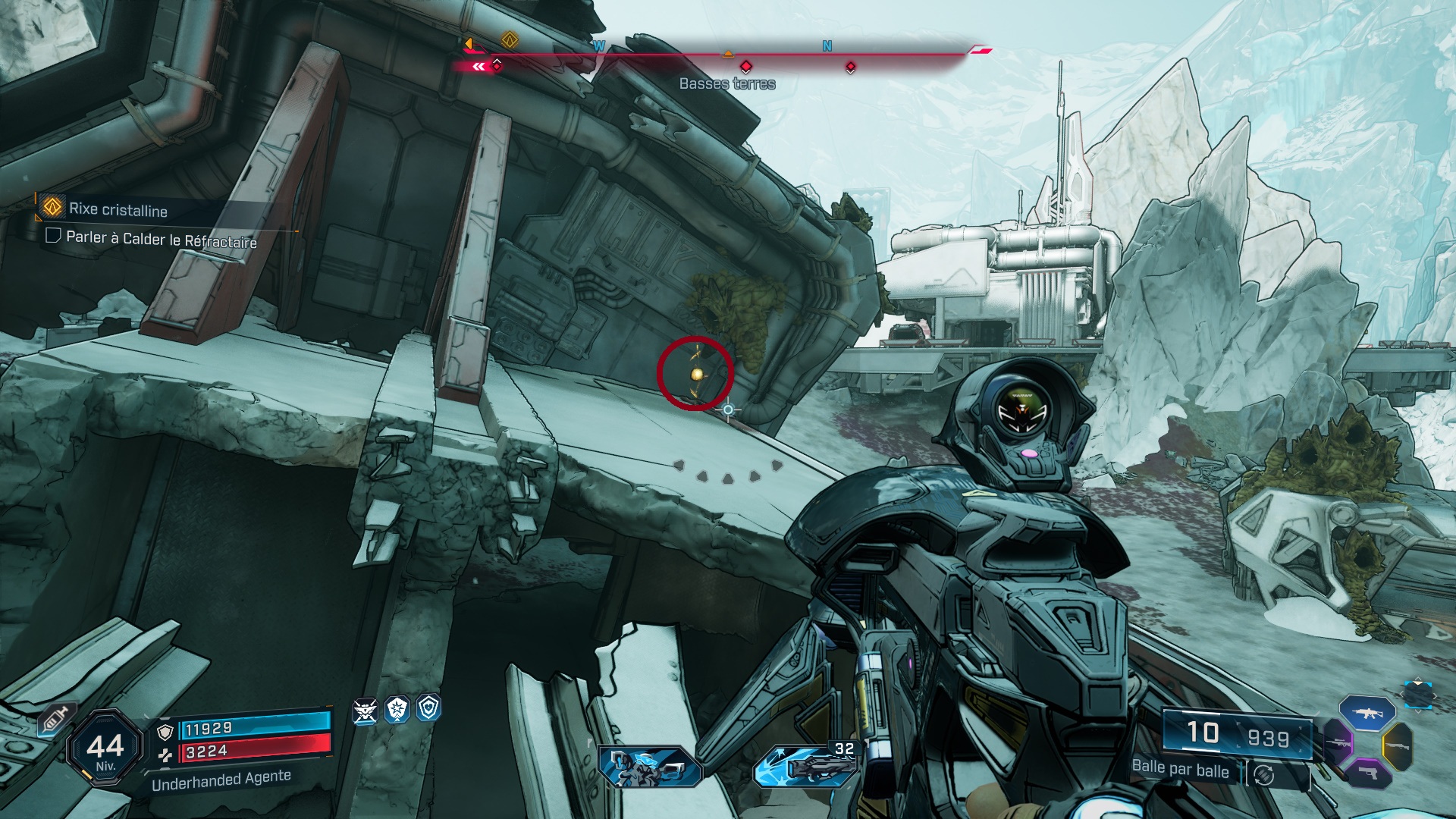
Task: Toggle the Balle par balle fire mode icon
Action: pyautogui.click(x=1263, y=774)
